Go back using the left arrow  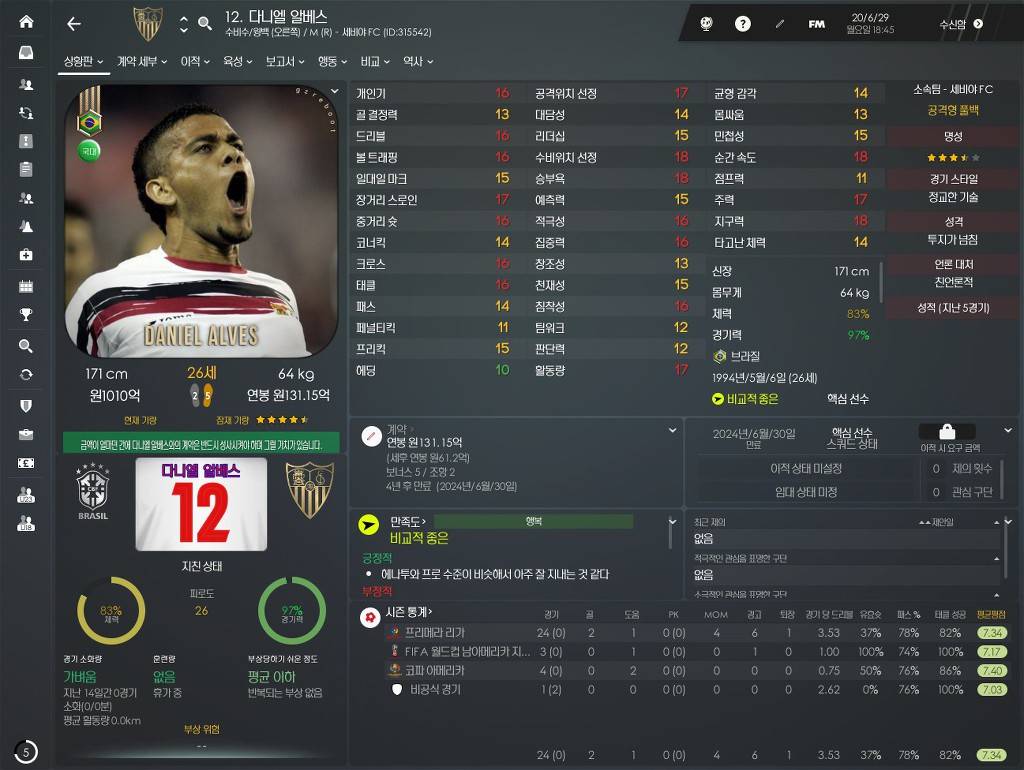(x=73, y=24)
